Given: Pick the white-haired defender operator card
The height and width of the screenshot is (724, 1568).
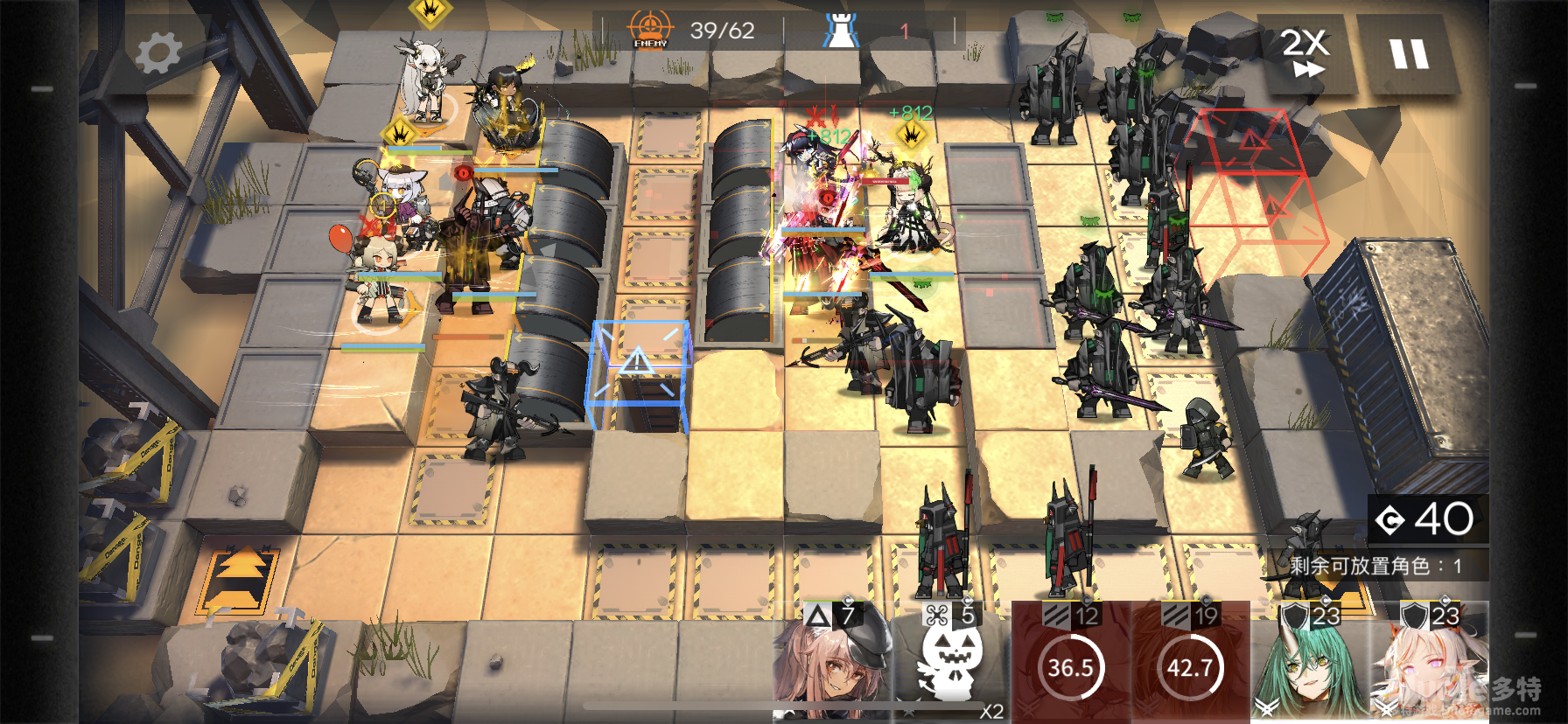Looking at the screenshot, I should click(x=1430, y=663).
